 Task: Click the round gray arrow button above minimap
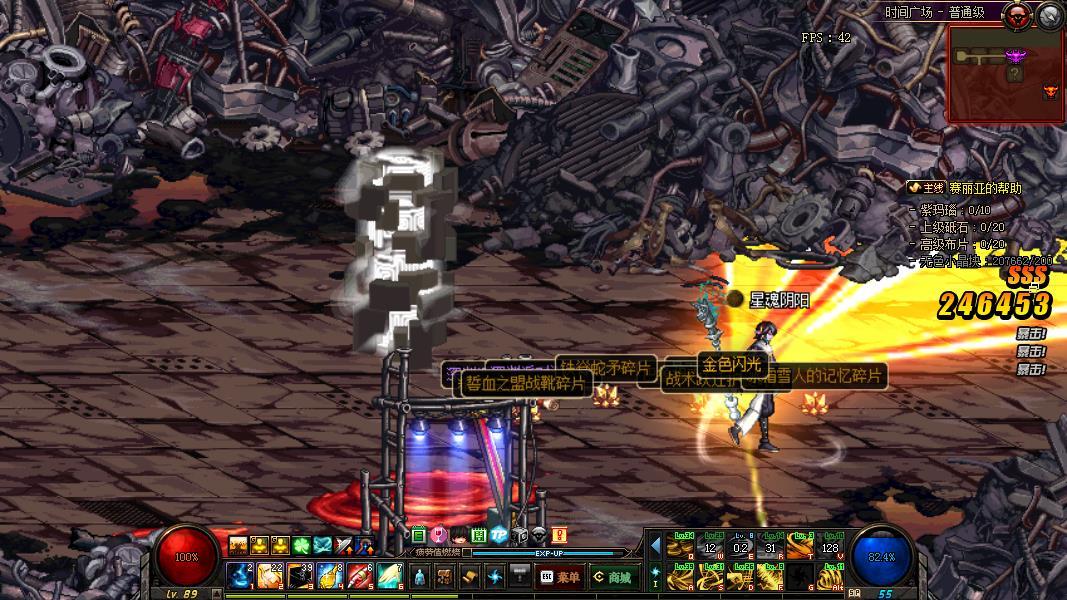coord(1049,14)
